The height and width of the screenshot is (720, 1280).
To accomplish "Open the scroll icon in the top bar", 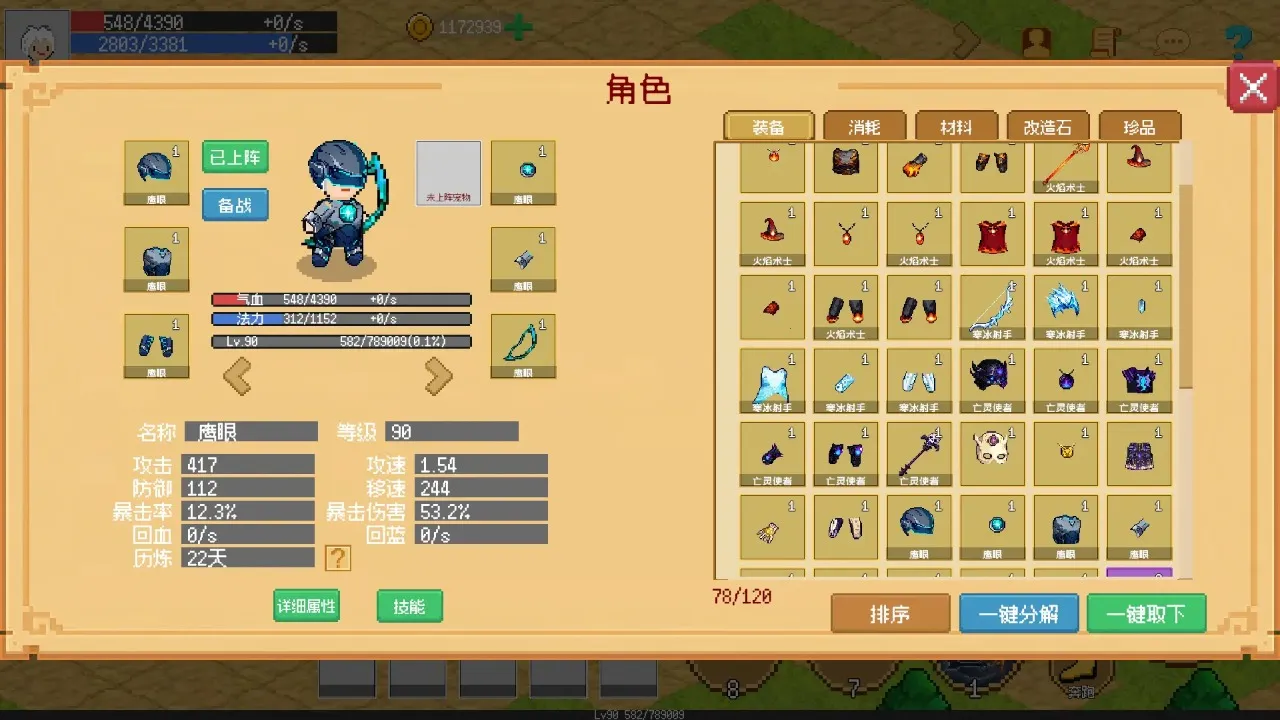I will point(1103,40).
